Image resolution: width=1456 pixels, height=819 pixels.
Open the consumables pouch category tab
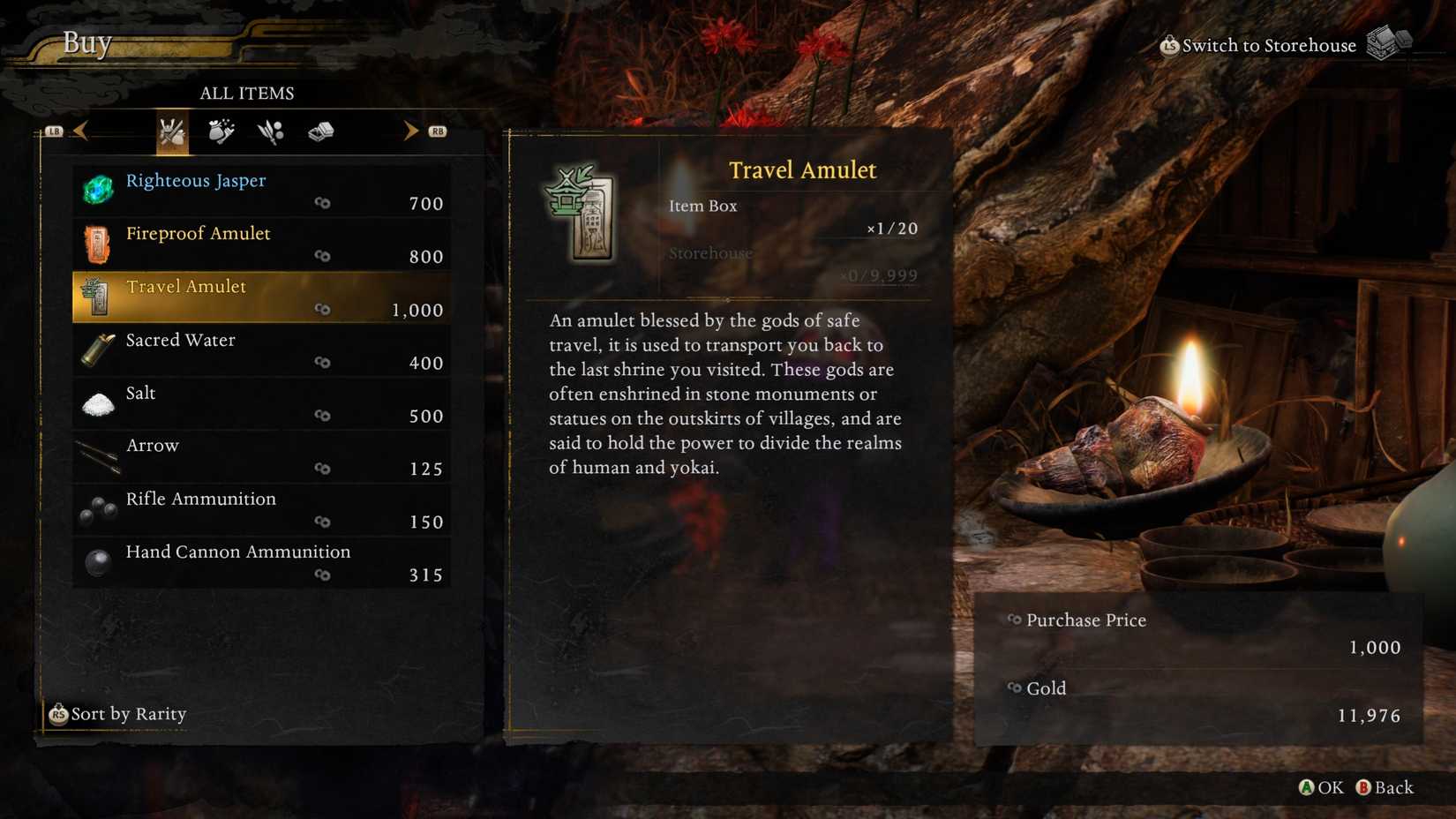[221, 131]
